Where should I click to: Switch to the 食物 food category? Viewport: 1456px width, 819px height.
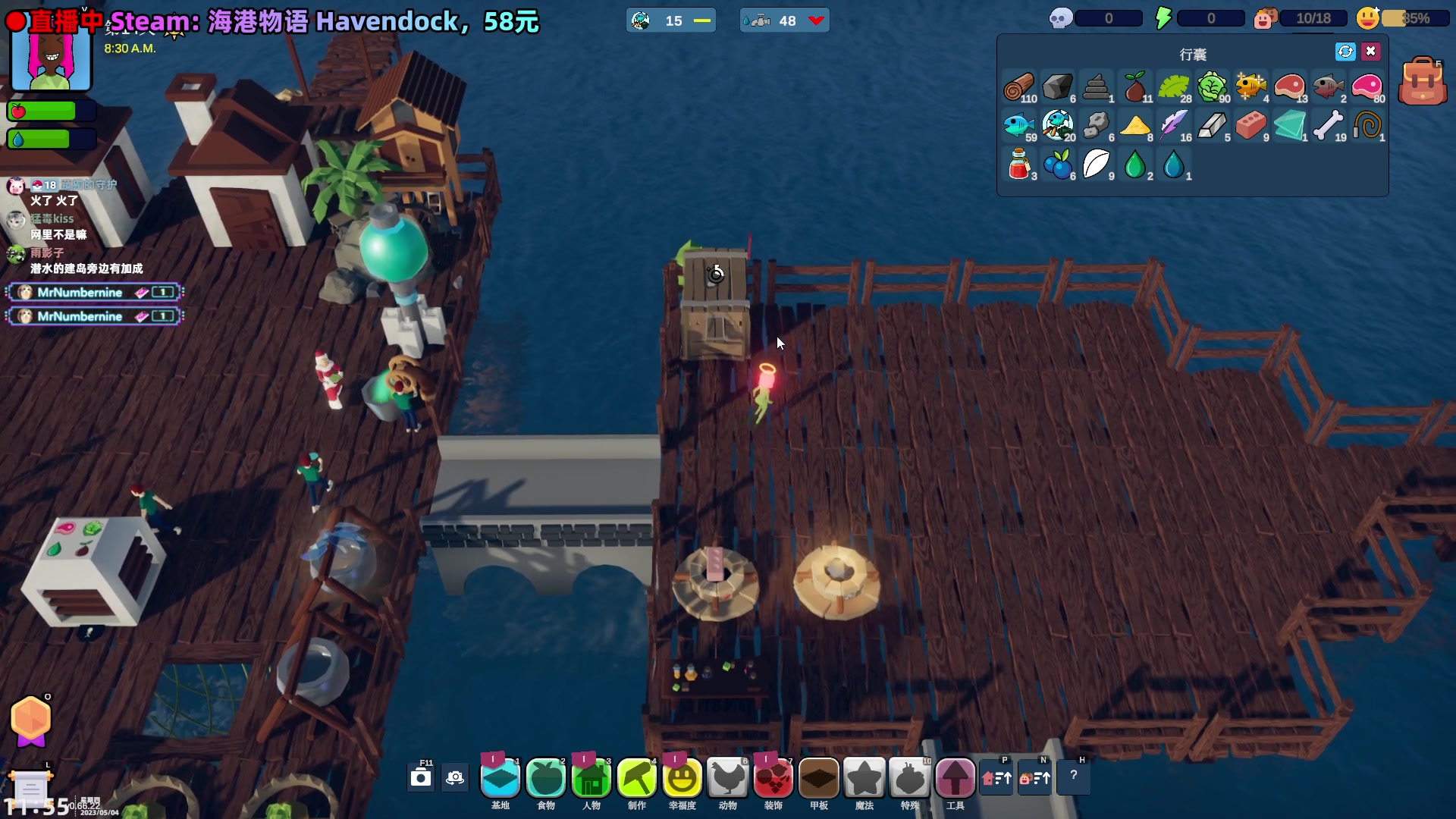(546, 779)
